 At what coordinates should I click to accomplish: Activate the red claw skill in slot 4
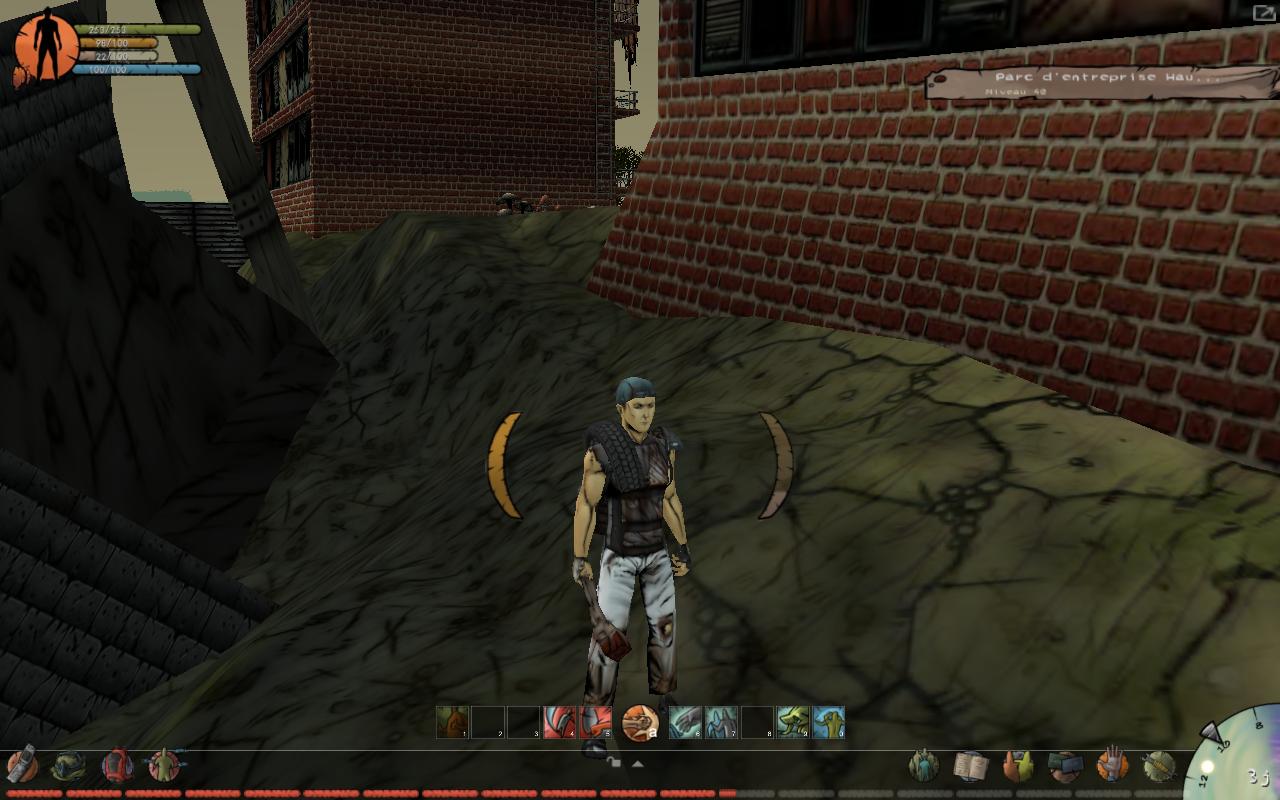(559, 722)
